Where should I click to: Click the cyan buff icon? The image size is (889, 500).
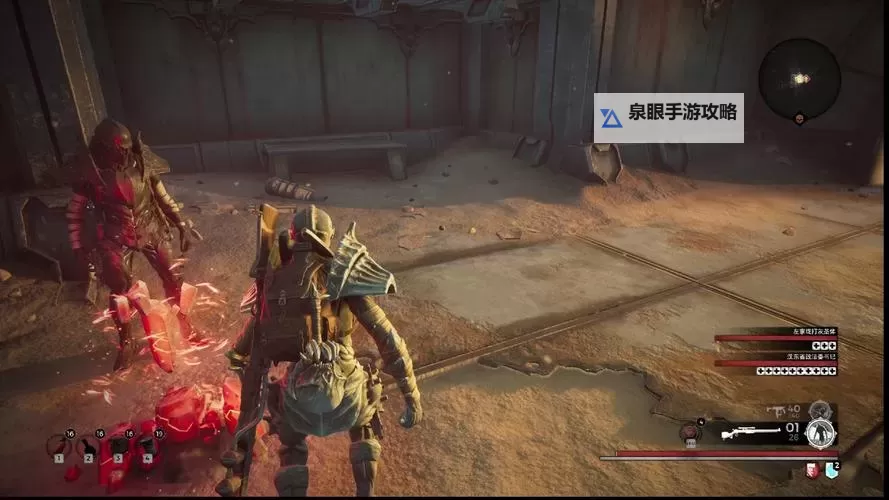coord(830,470)
